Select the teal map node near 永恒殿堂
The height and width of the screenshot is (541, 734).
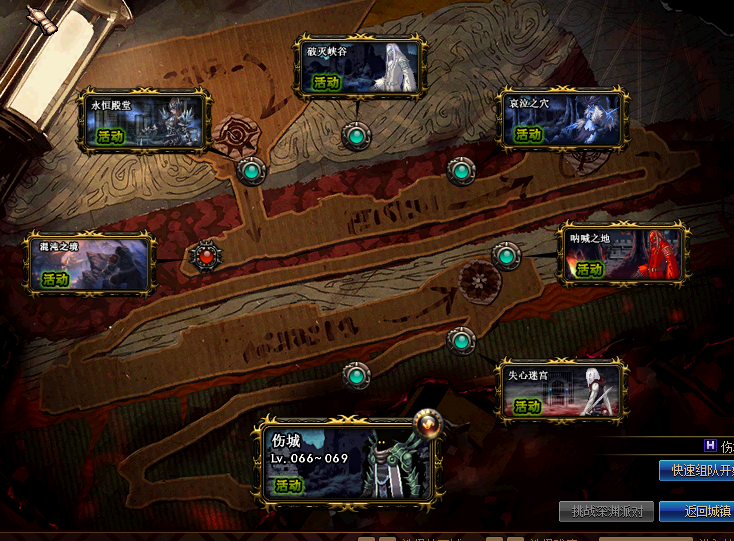pos(251,171)
